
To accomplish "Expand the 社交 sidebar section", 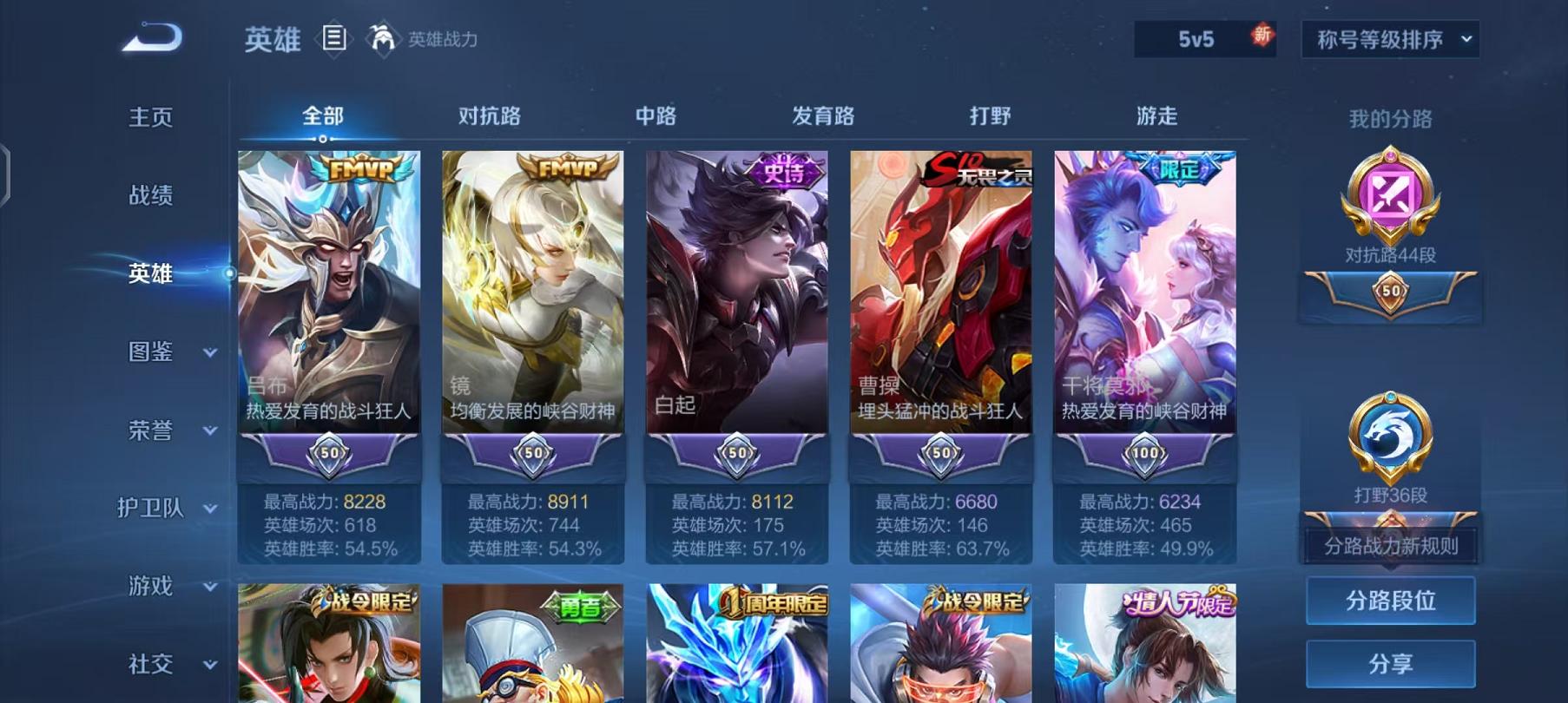I will (x=148, y=664).
